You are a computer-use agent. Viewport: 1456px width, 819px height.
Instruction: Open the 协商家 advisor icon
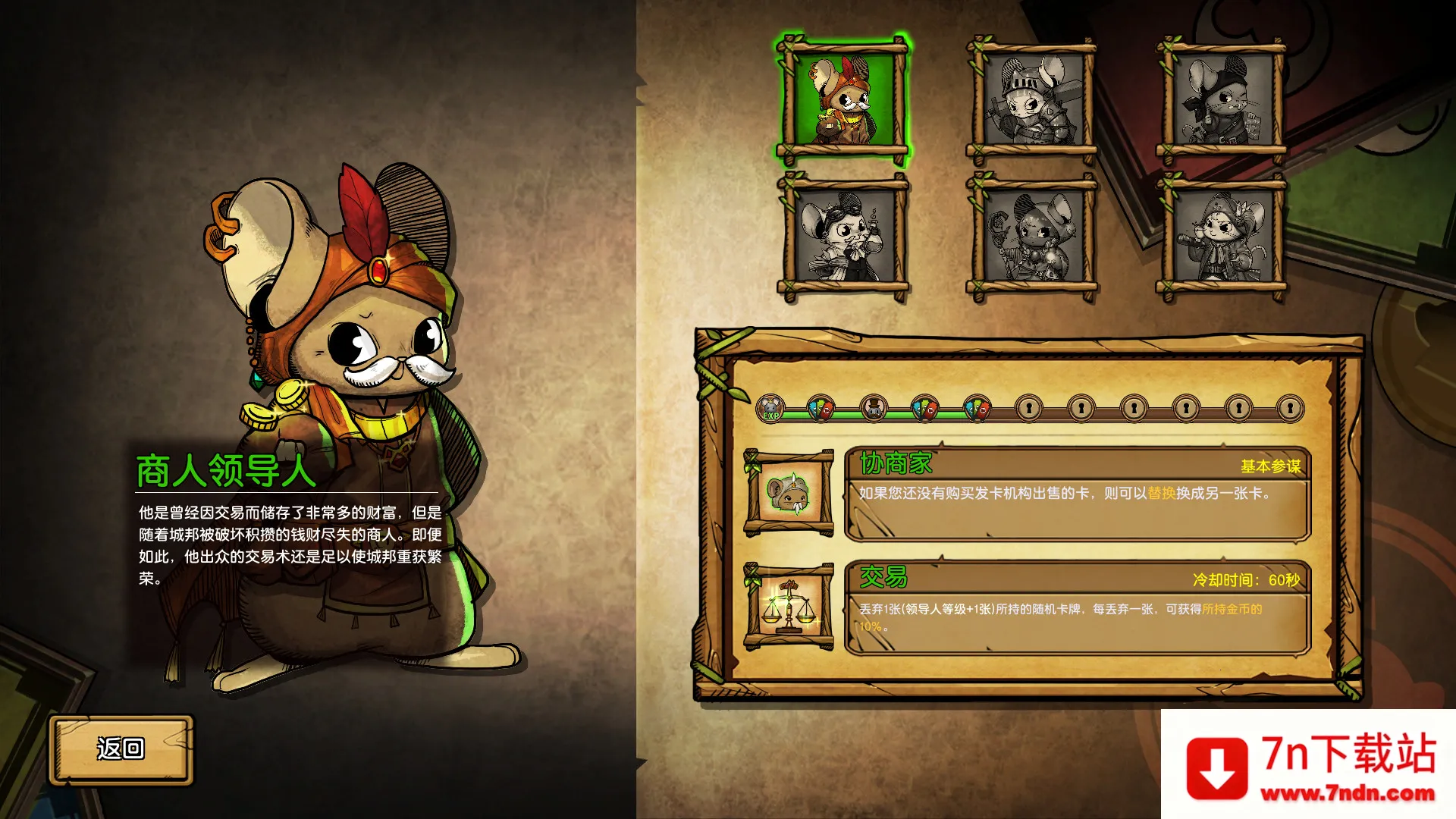[789, 494]
